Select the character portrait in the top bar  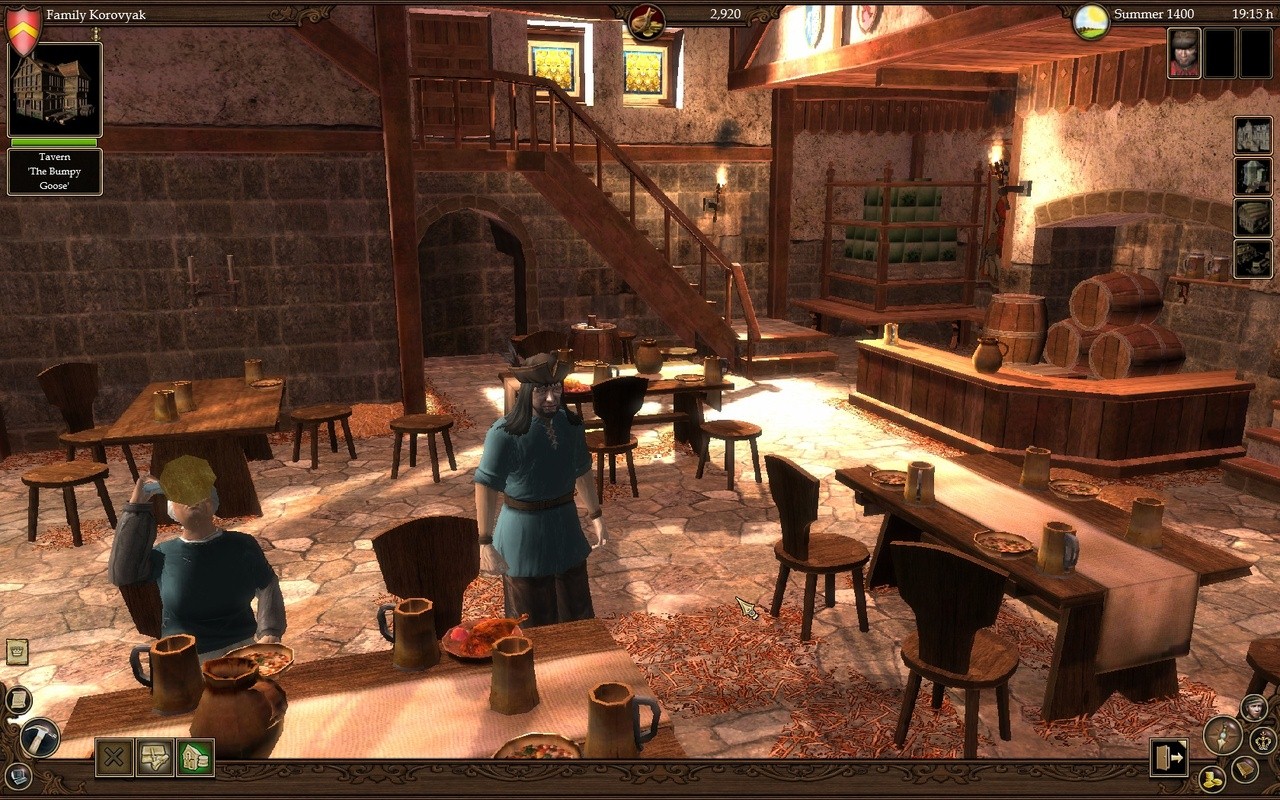(1184, 53)
